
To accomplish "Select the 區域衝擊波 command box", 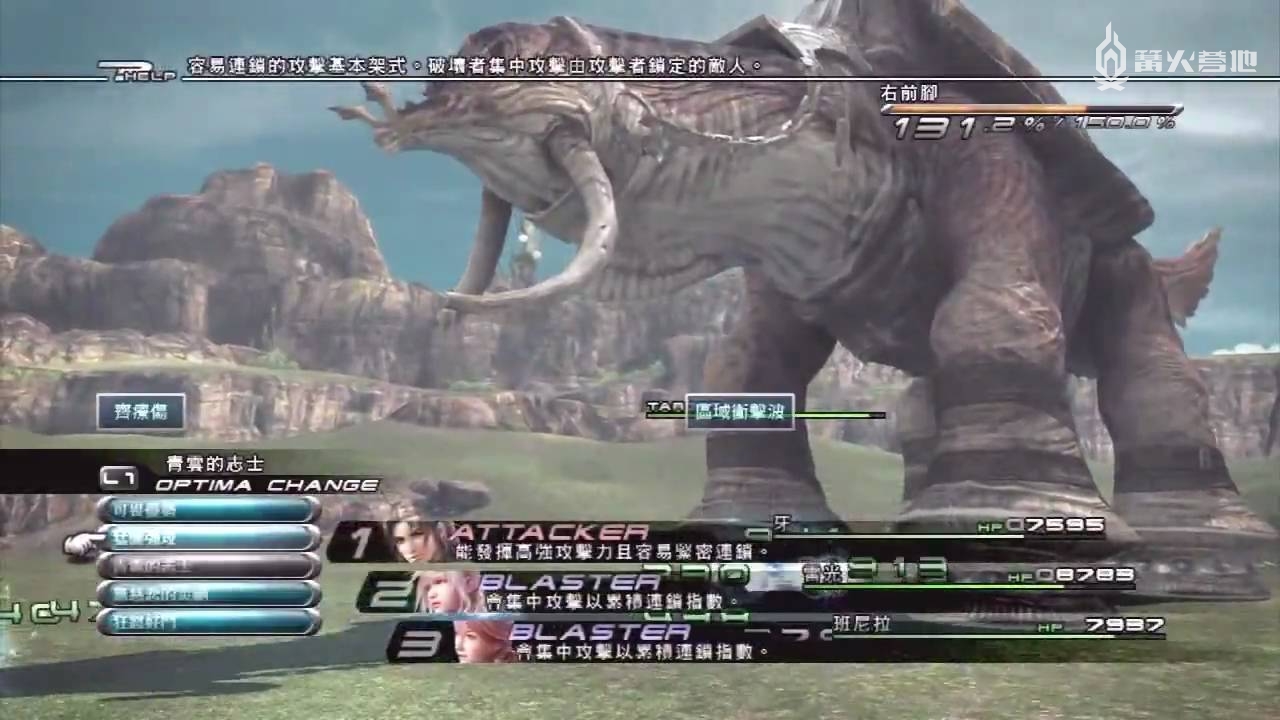I will coord(740,411).
